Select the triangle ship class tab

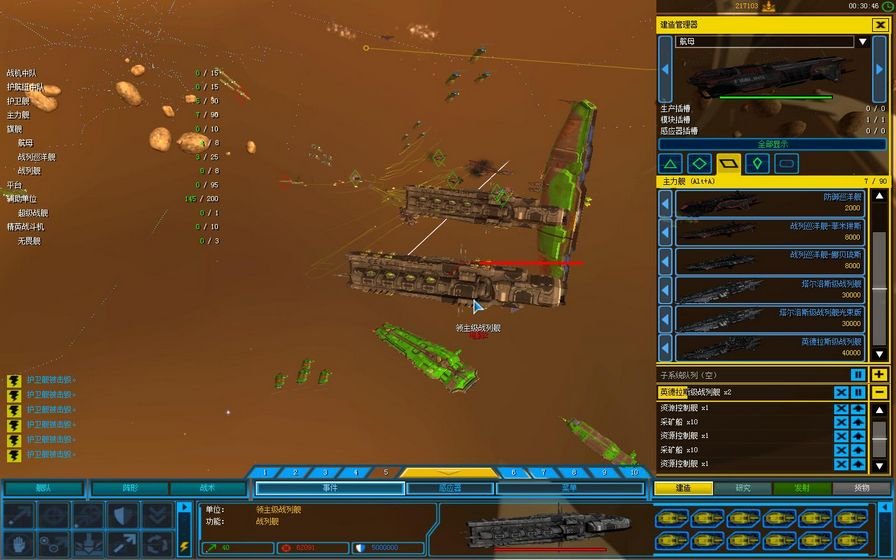point(671,163)
